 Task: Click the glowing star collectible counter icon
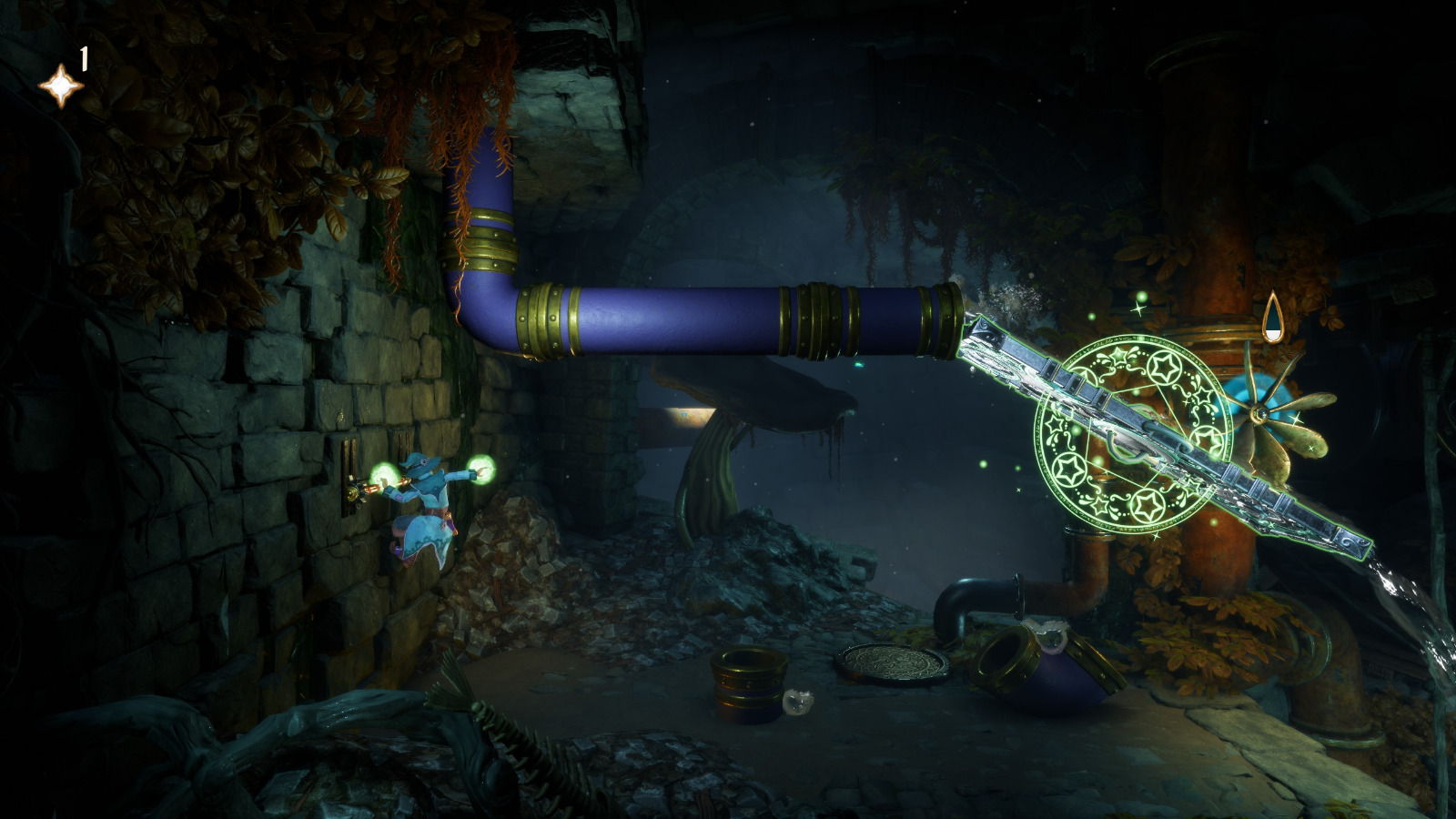click(x=60, y=85)
